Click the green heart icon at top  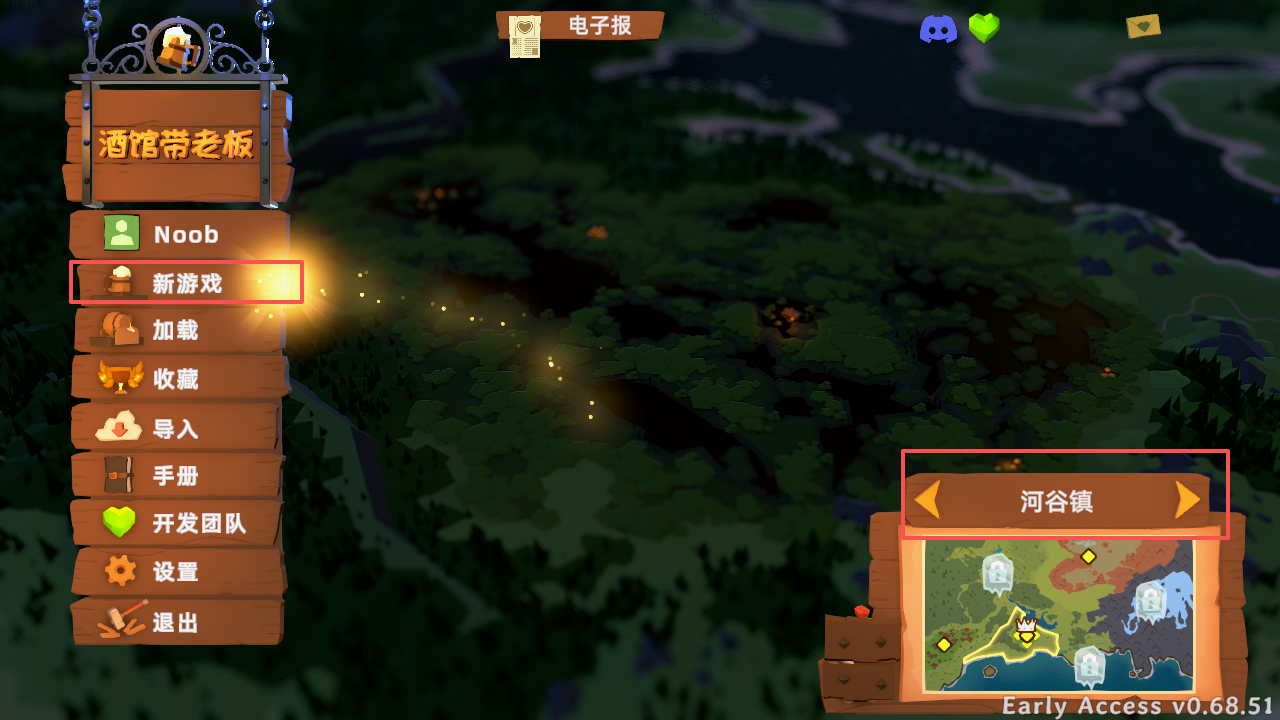(984, 28)
